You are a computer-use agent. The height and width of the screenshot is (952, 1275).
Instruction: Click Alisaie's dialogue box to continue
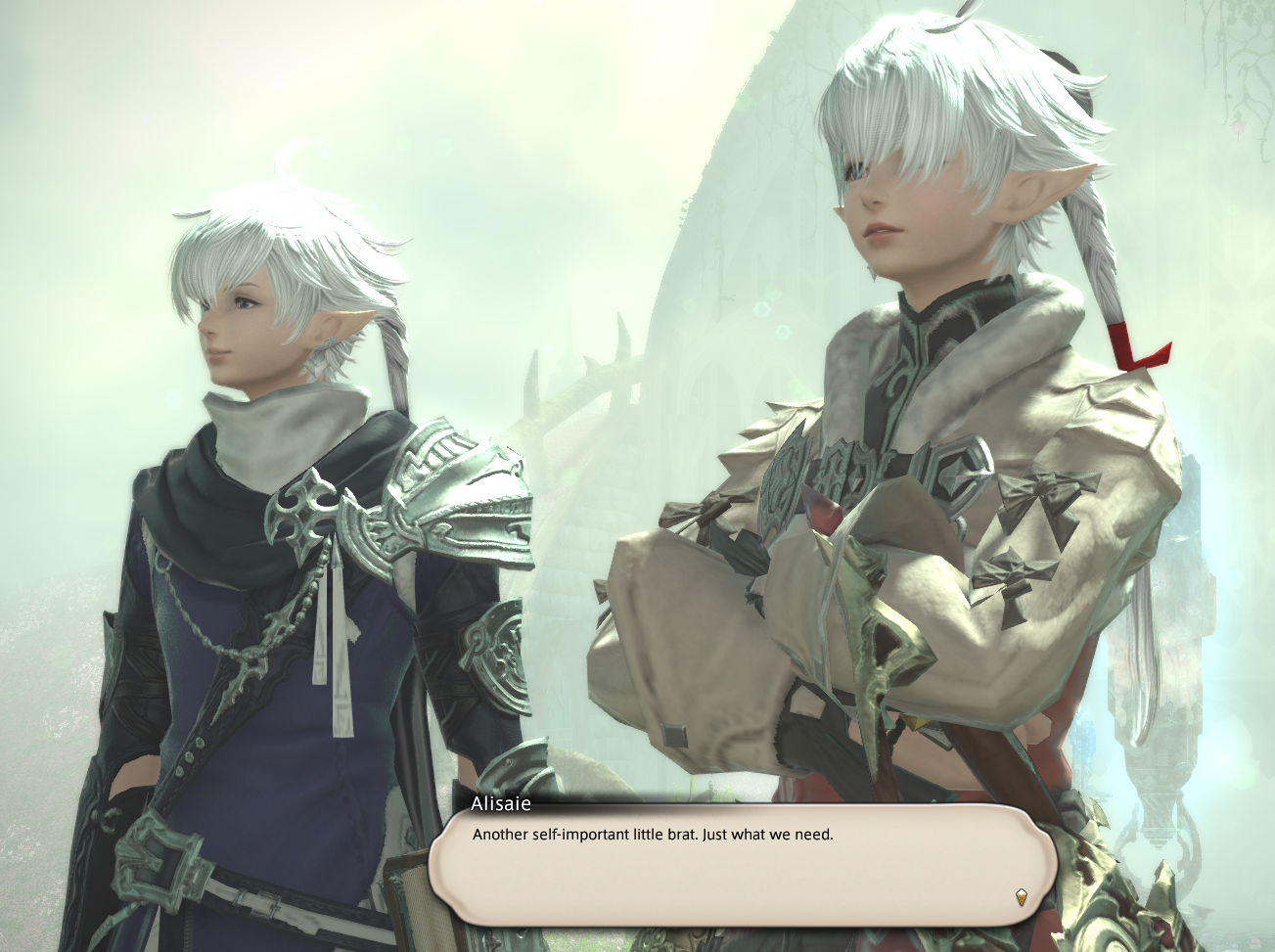click(744, 863)
